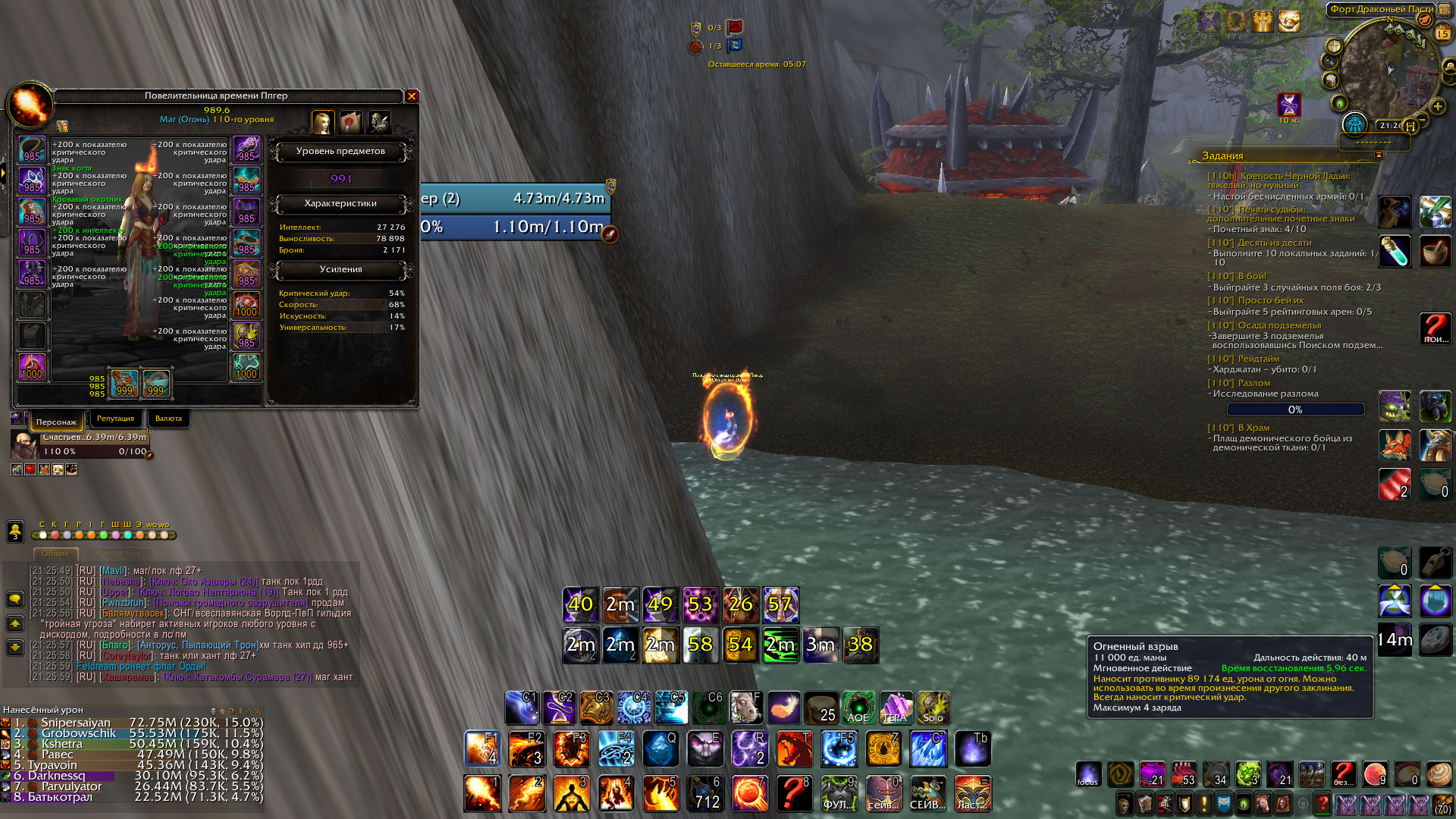Open the Валюта tab
Screen dimensions: 1456x819
(x=168, y=419)
